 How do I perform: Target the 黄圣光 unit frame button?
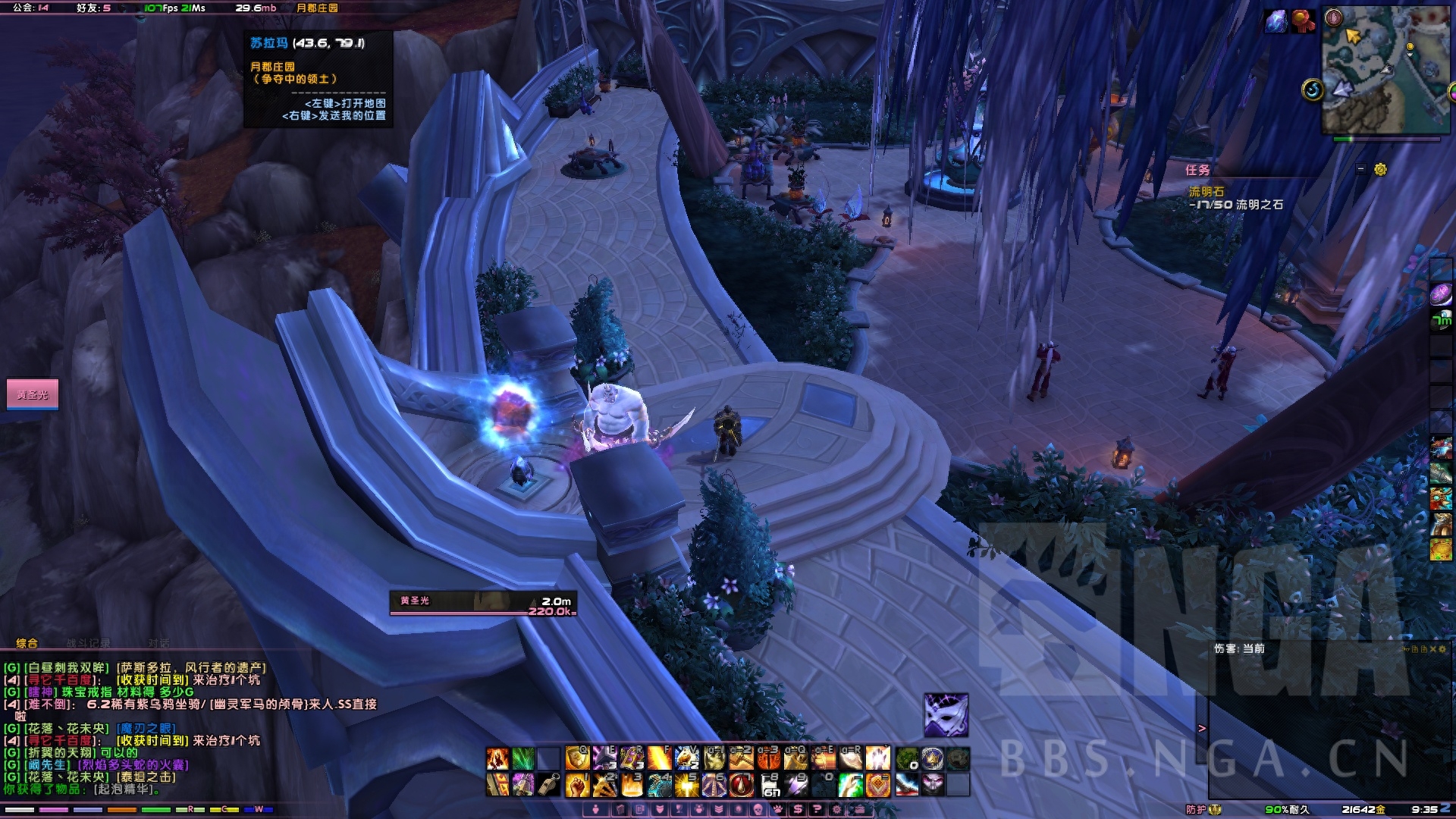(33, 394)
